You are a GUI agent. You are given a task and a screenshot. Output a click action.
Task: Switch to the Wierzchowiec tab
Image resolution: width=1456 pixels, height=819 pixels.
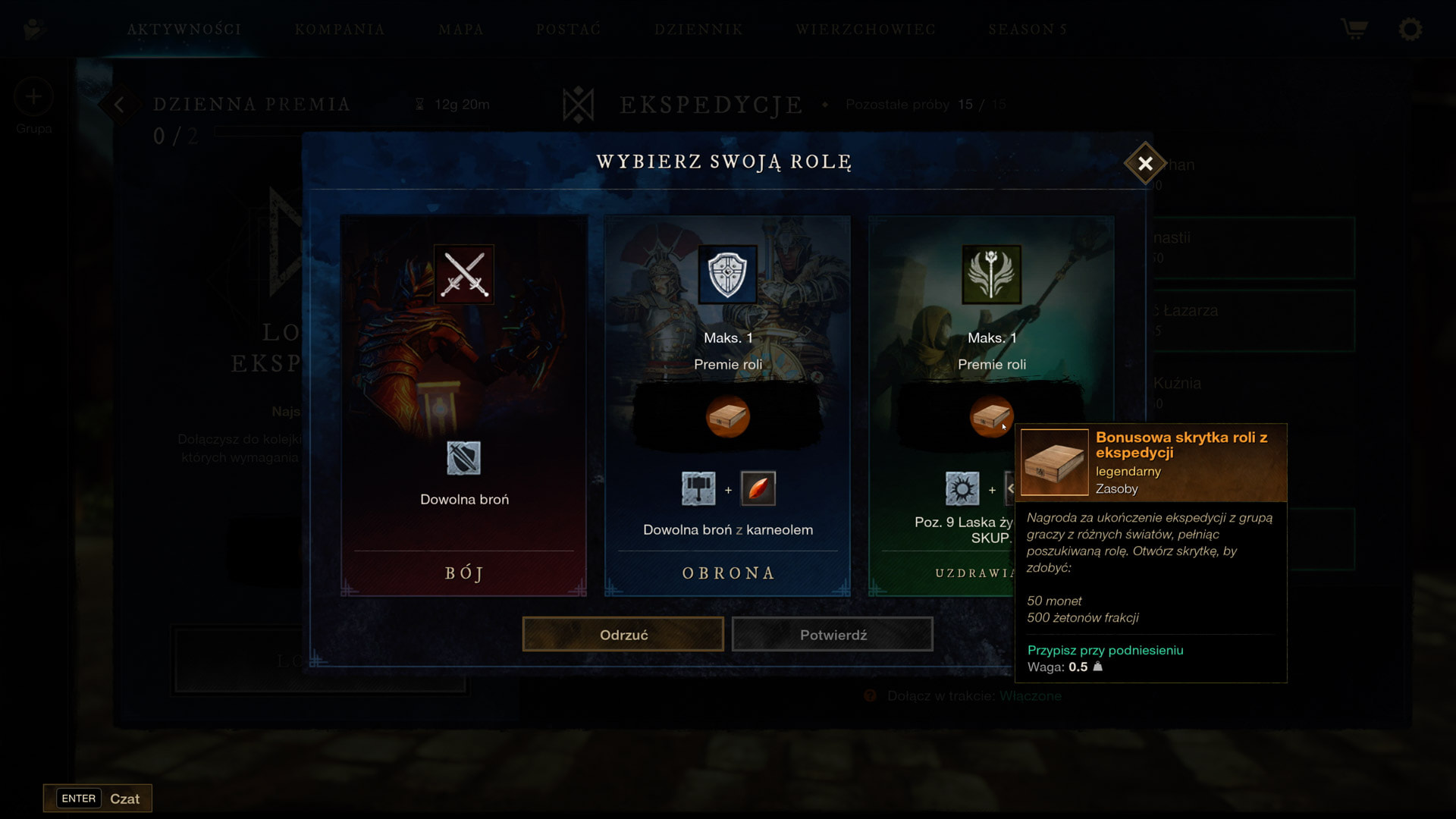click(x=865, y=30)
